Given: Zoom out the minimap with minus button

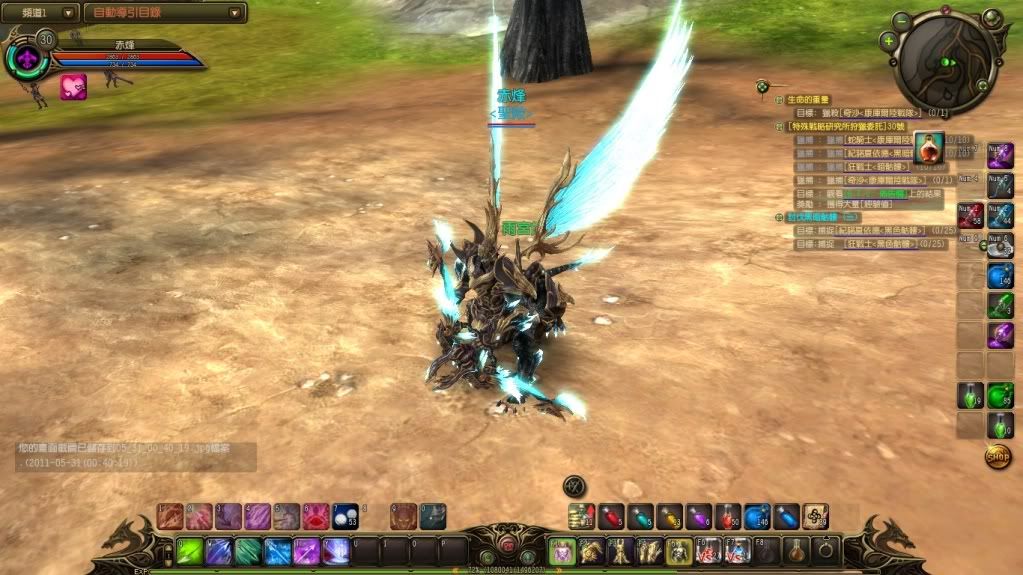Looking at the screenshot, I should 901,20.
